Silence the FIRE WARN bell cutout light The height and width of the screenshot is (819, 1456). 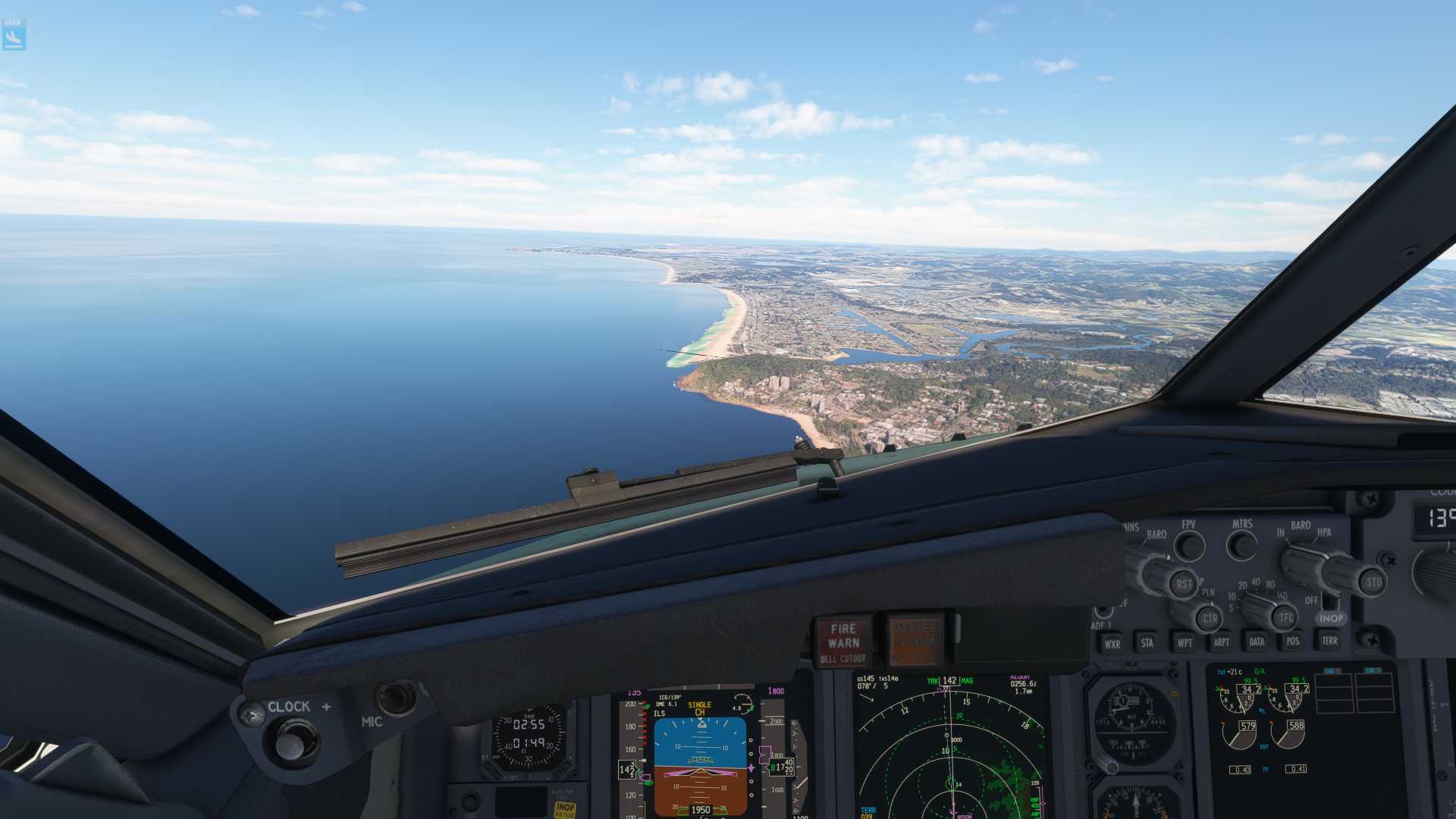click(x=843, y=642)
